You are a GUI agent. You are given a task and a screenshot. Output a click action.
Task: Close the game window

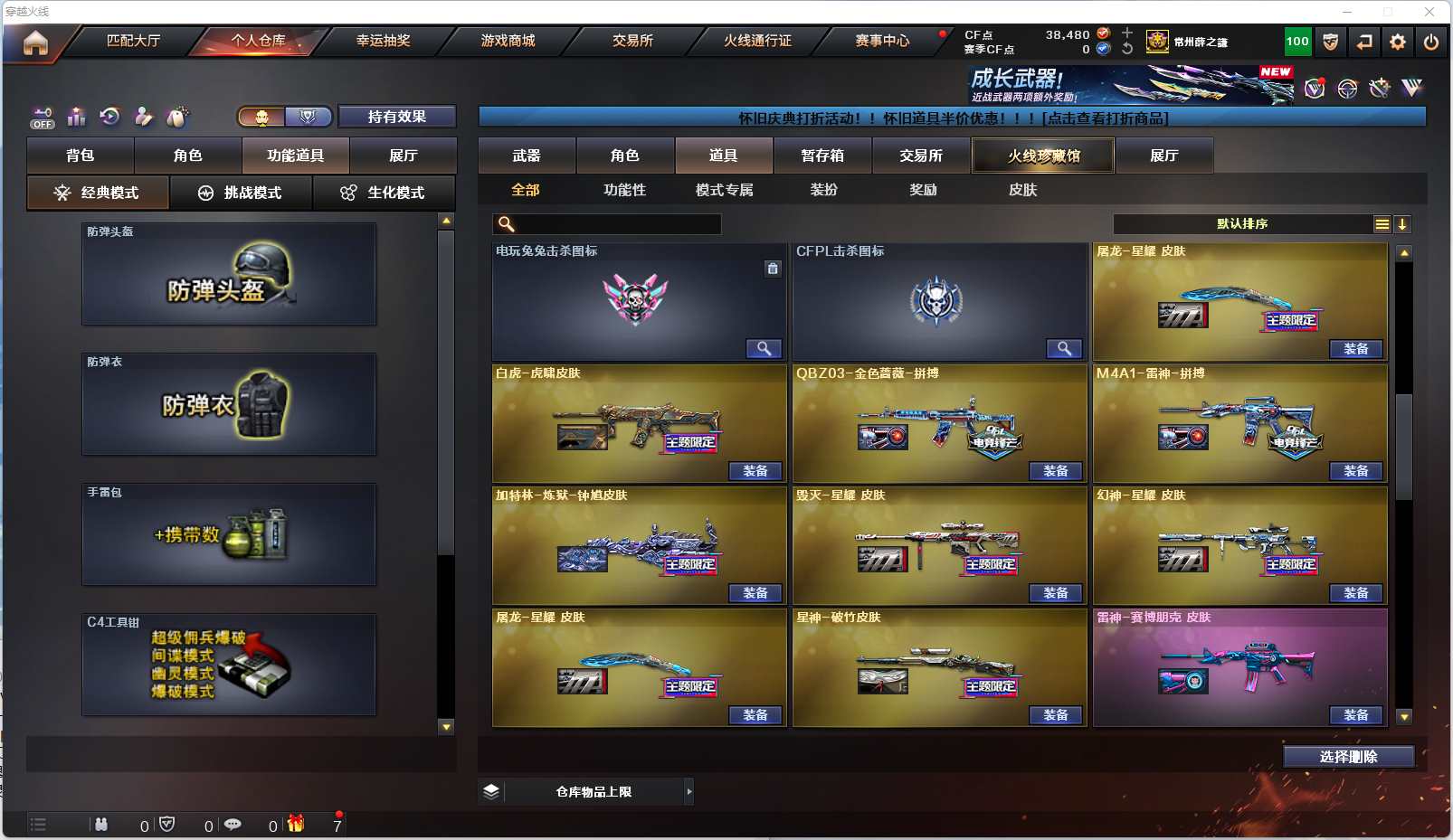pyautogui.click(x=1429, y=12)
